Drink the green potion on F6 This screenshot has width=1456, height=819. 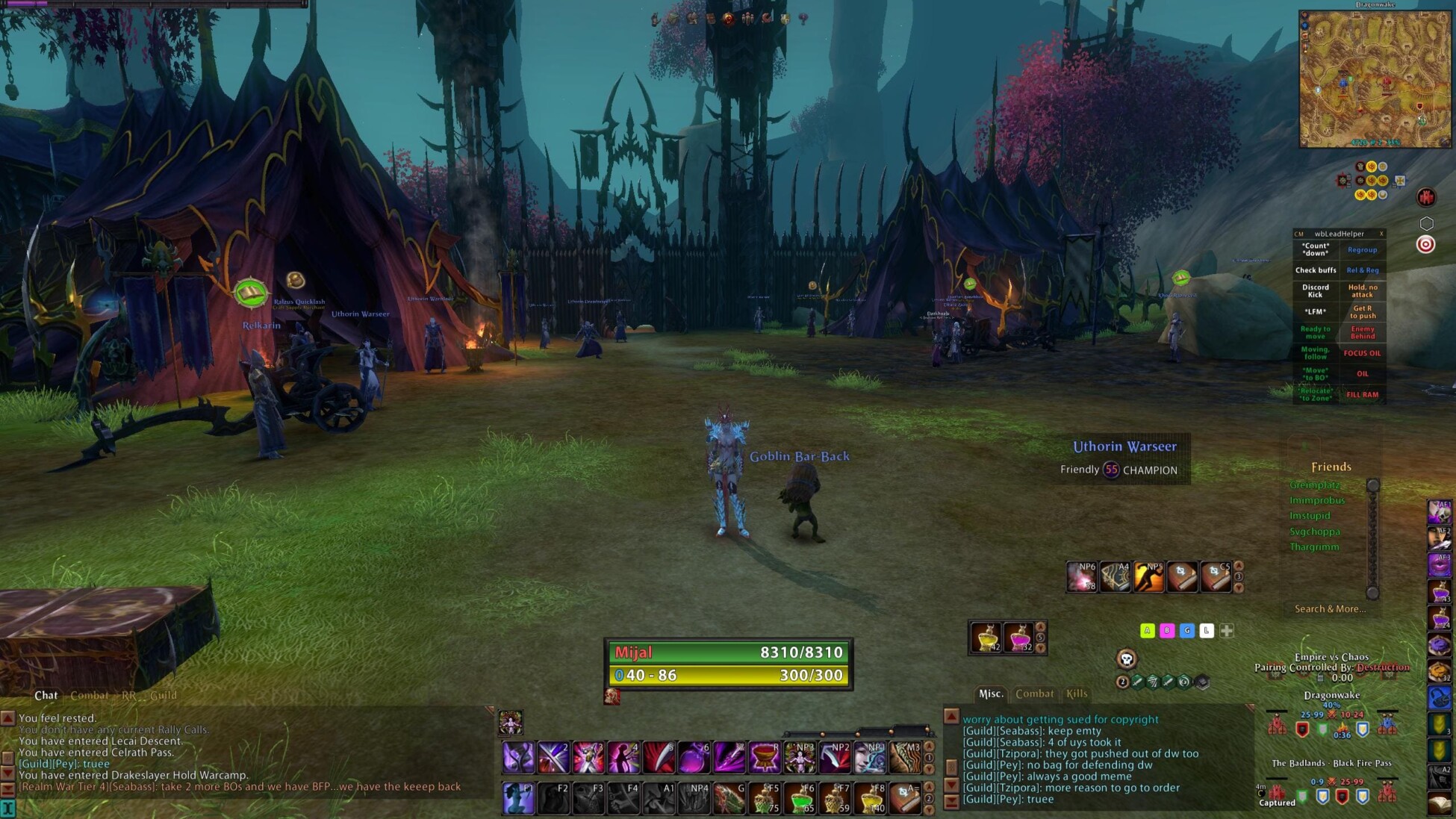[801, 798]
